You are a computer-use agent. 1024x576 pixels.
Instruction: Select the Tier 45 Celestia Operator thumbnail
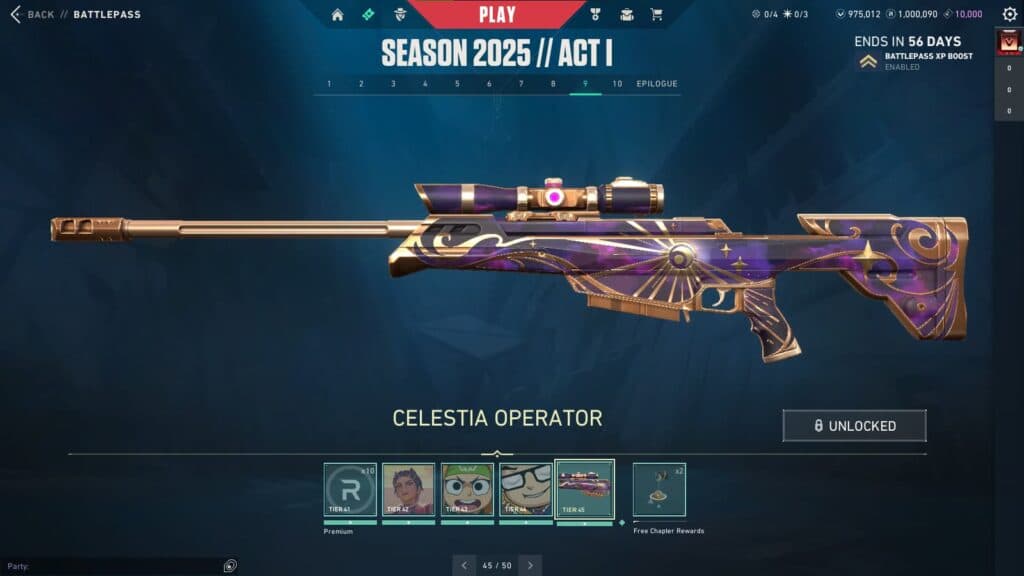coord(585,489)
